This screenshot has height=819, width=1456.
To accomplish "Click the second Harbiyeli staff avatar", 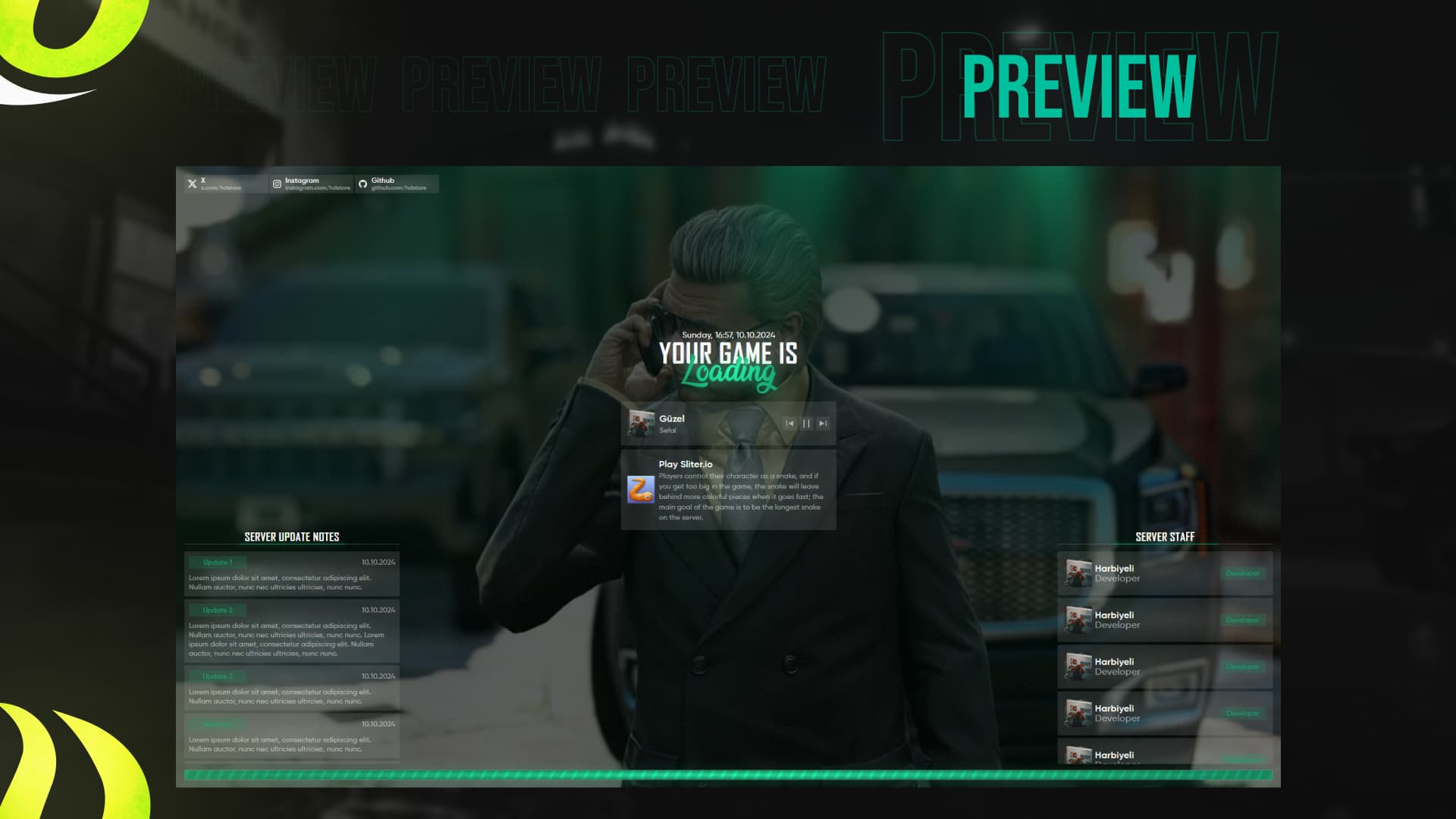I will 1077,620.
